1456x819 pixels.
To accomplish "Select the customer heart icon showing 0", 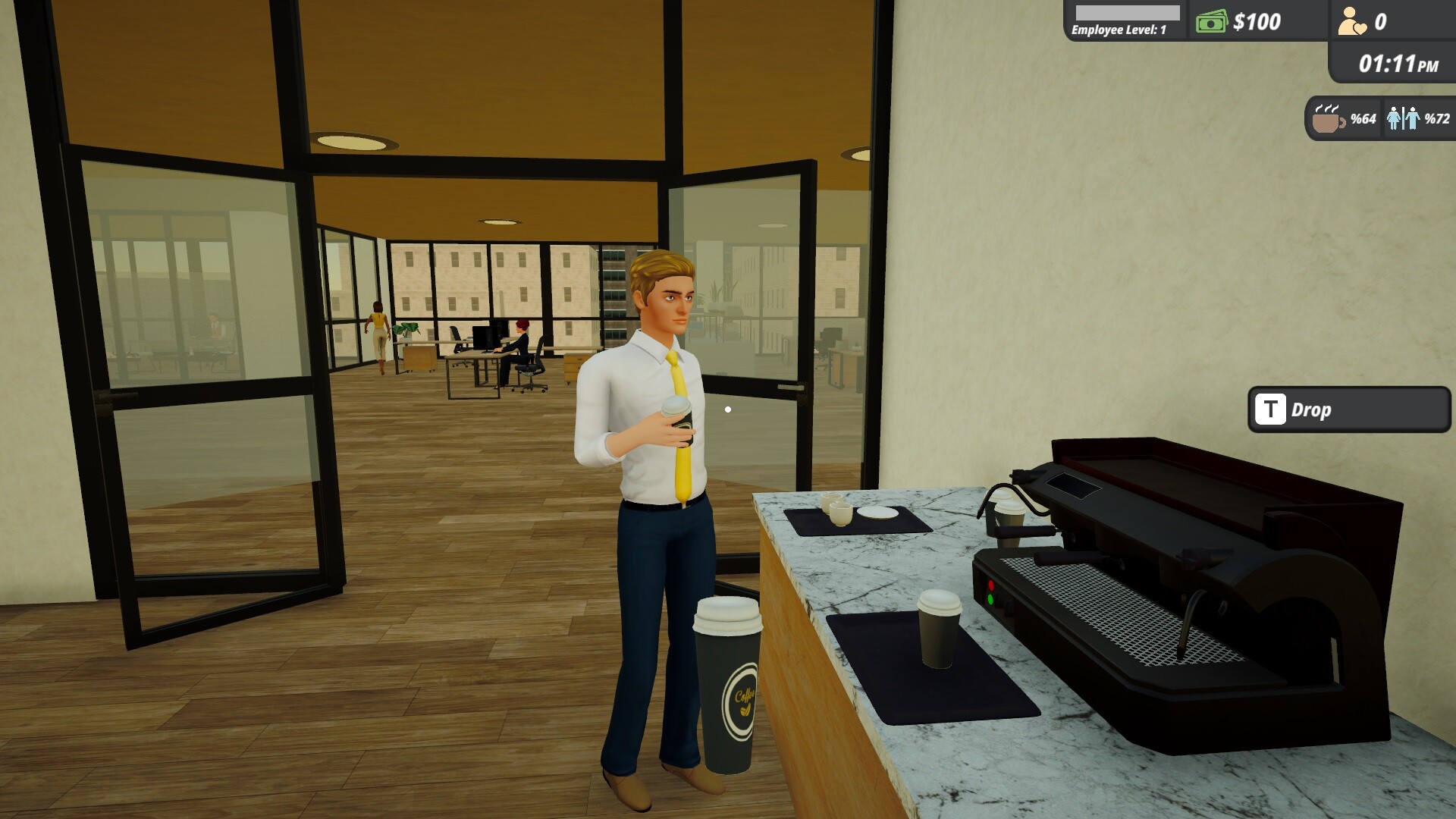I will click(x=1351, y=21).
